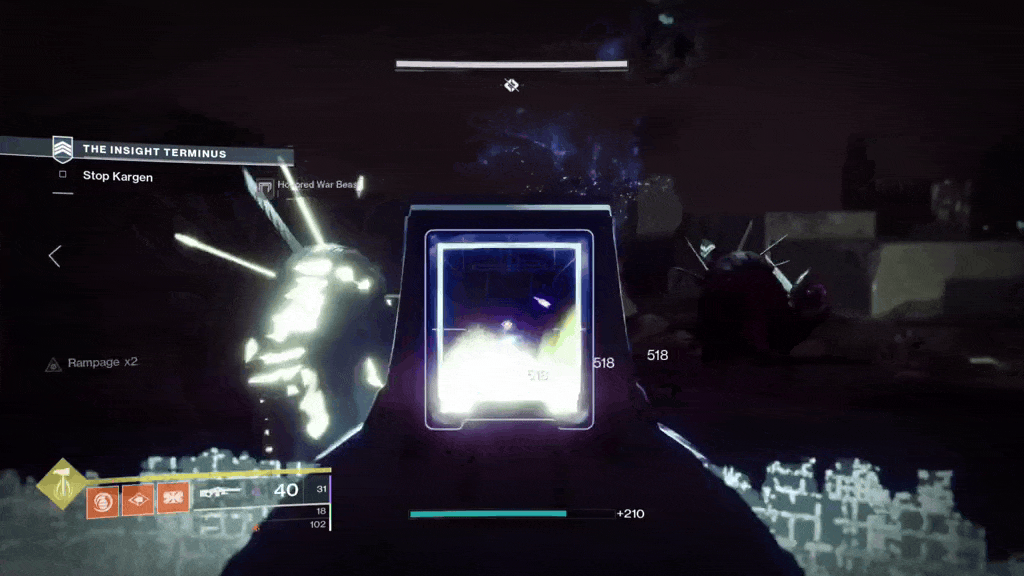Click the left-pointing arrow on the left edge

coord(55,257)
